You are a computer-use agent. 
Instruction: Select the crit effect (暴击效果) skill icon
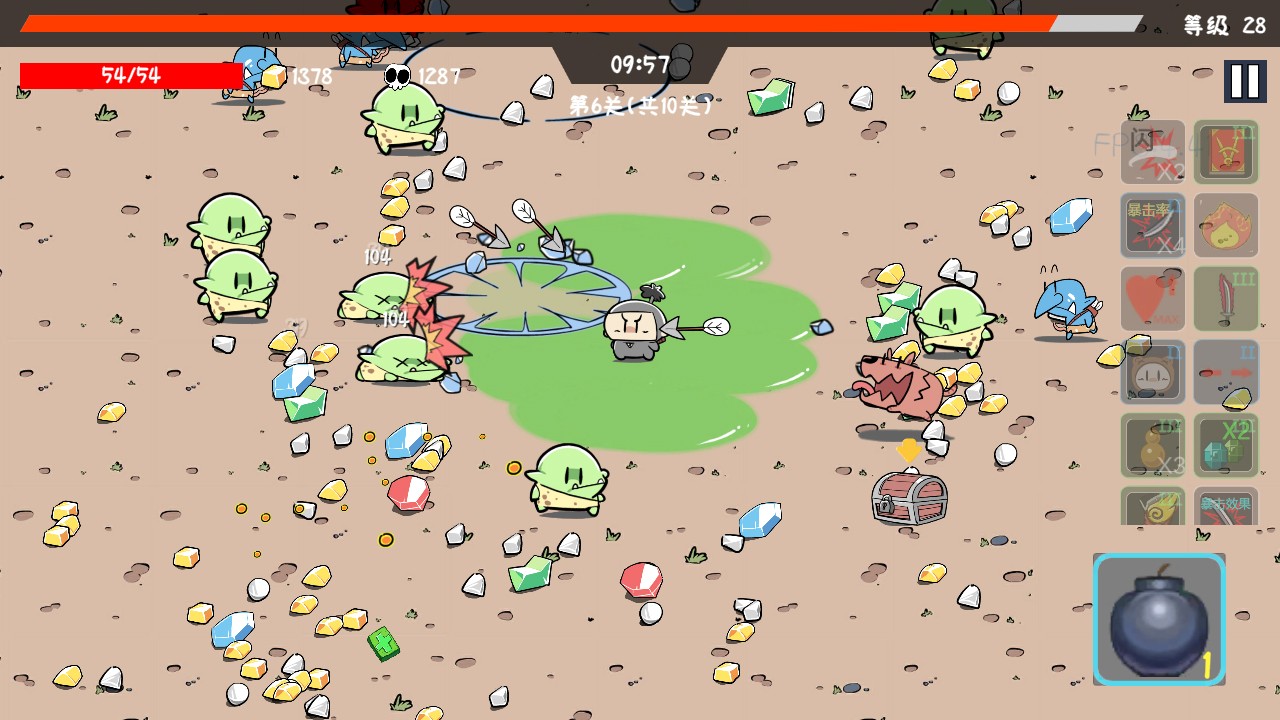coord(1226,506)
